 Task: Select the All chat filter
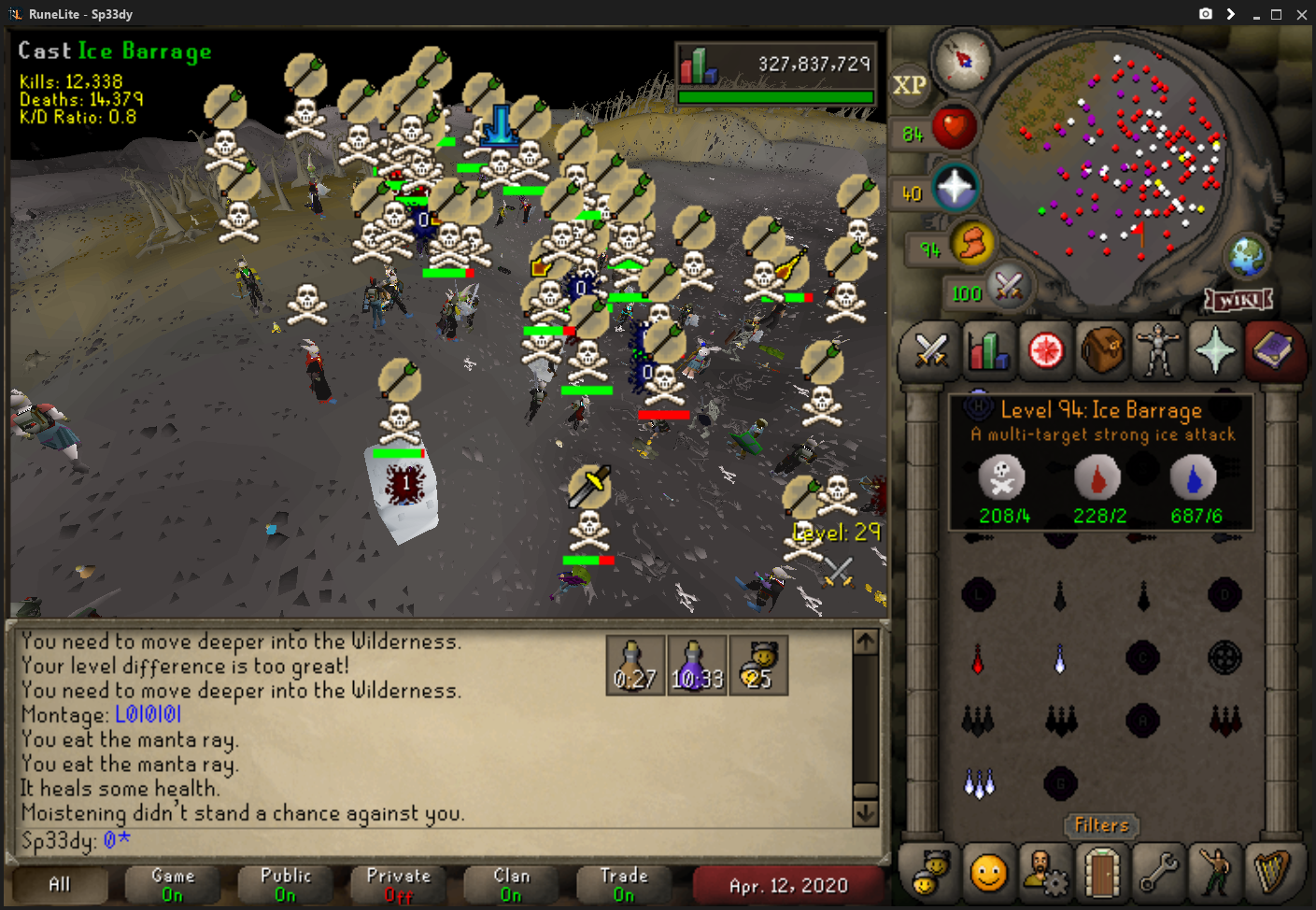click(60, 884)
